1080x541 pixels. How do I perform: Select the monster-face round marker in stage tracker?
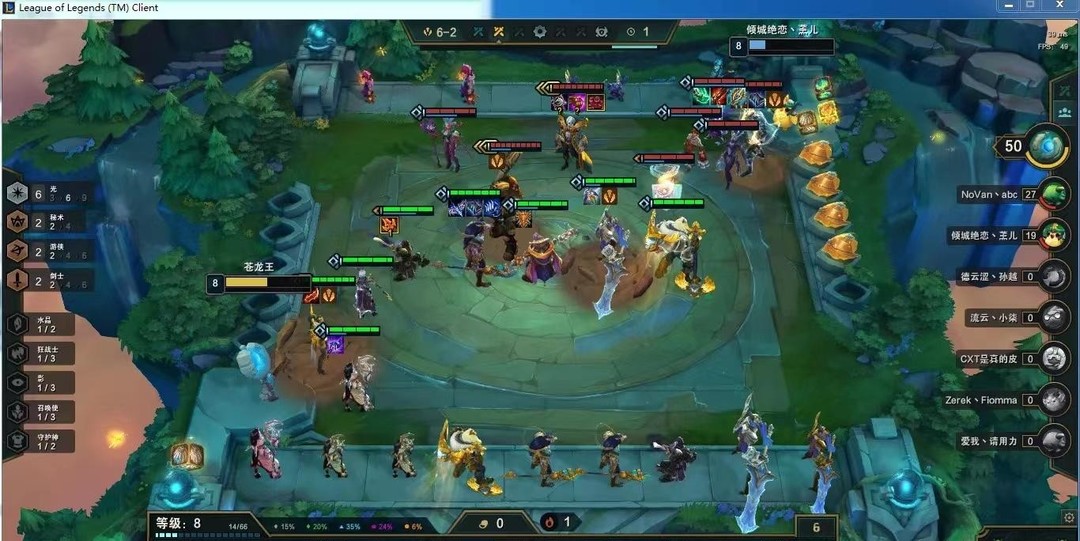click(x=601, y=32)
